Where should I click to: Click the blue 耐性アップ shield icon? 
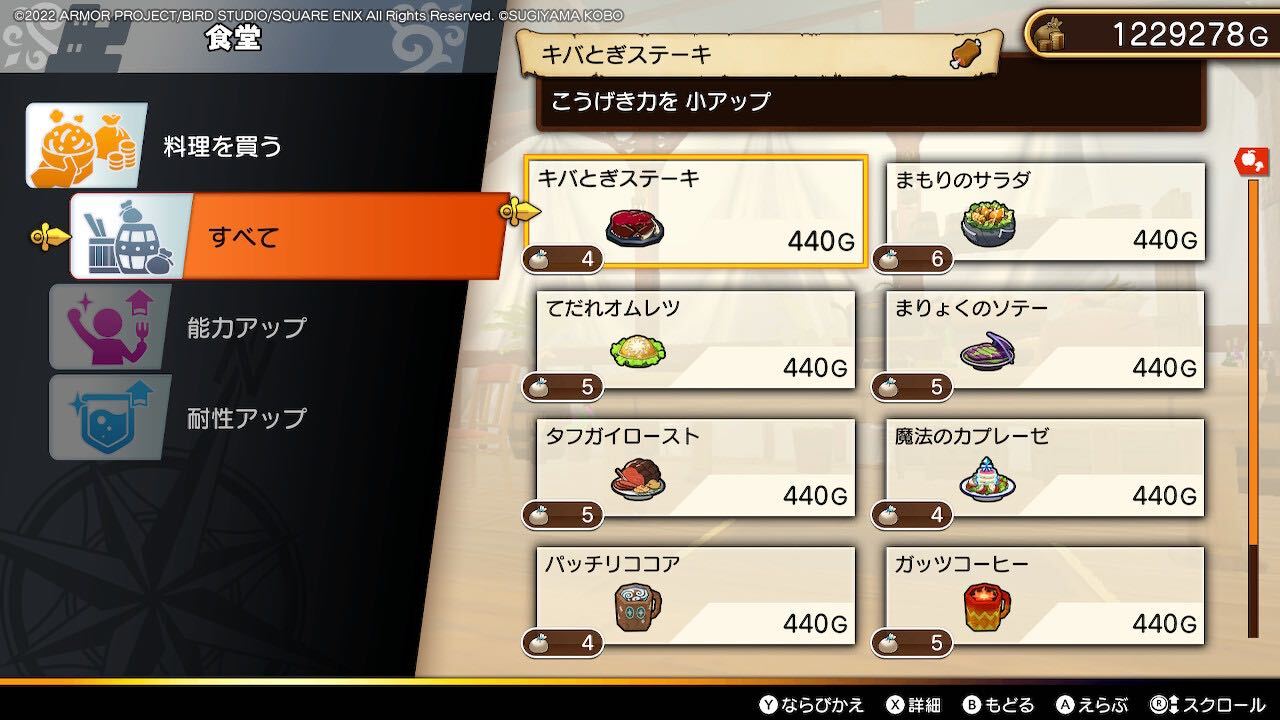click(x=110, y=416)
